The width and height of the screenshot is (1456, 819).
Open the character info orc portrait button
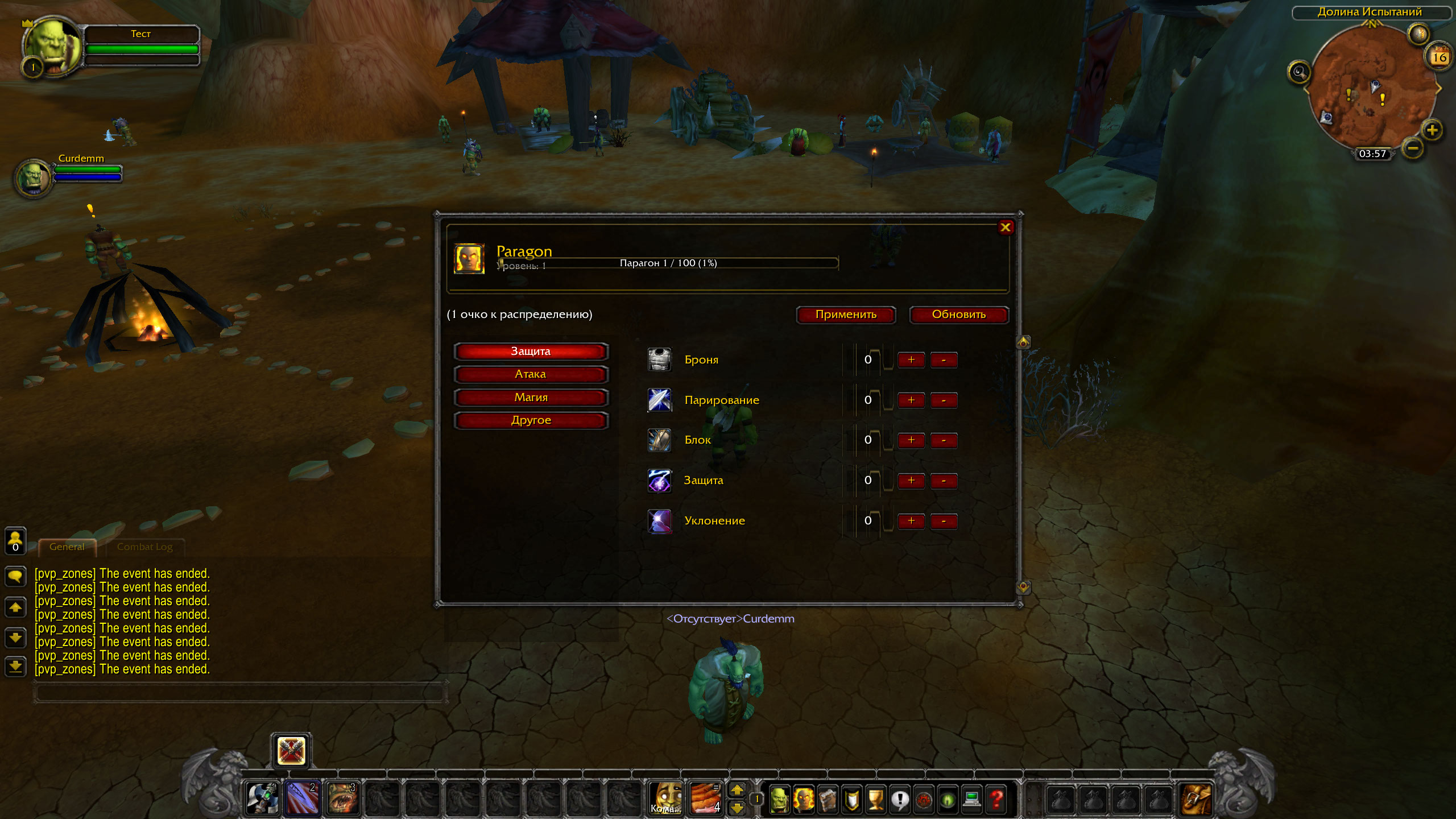[x=779, y=799]
